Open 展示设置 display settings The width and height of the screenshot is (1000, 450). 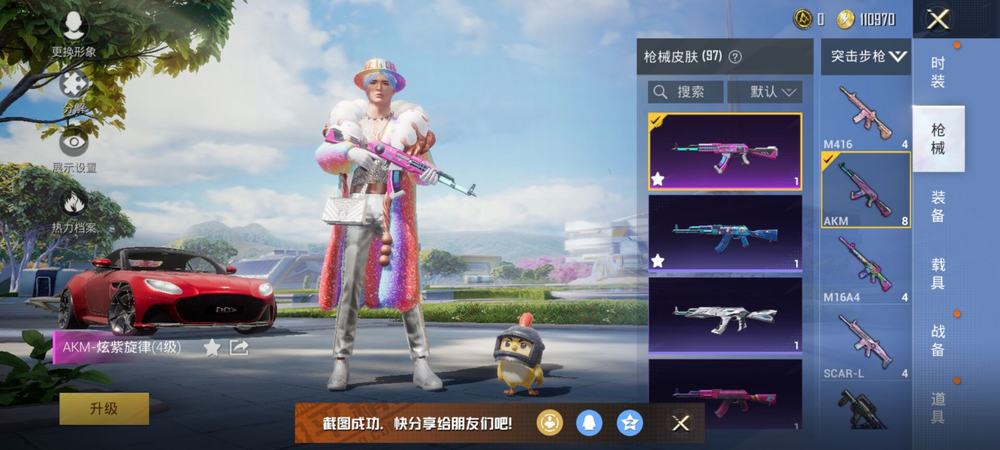pos(74,148)
